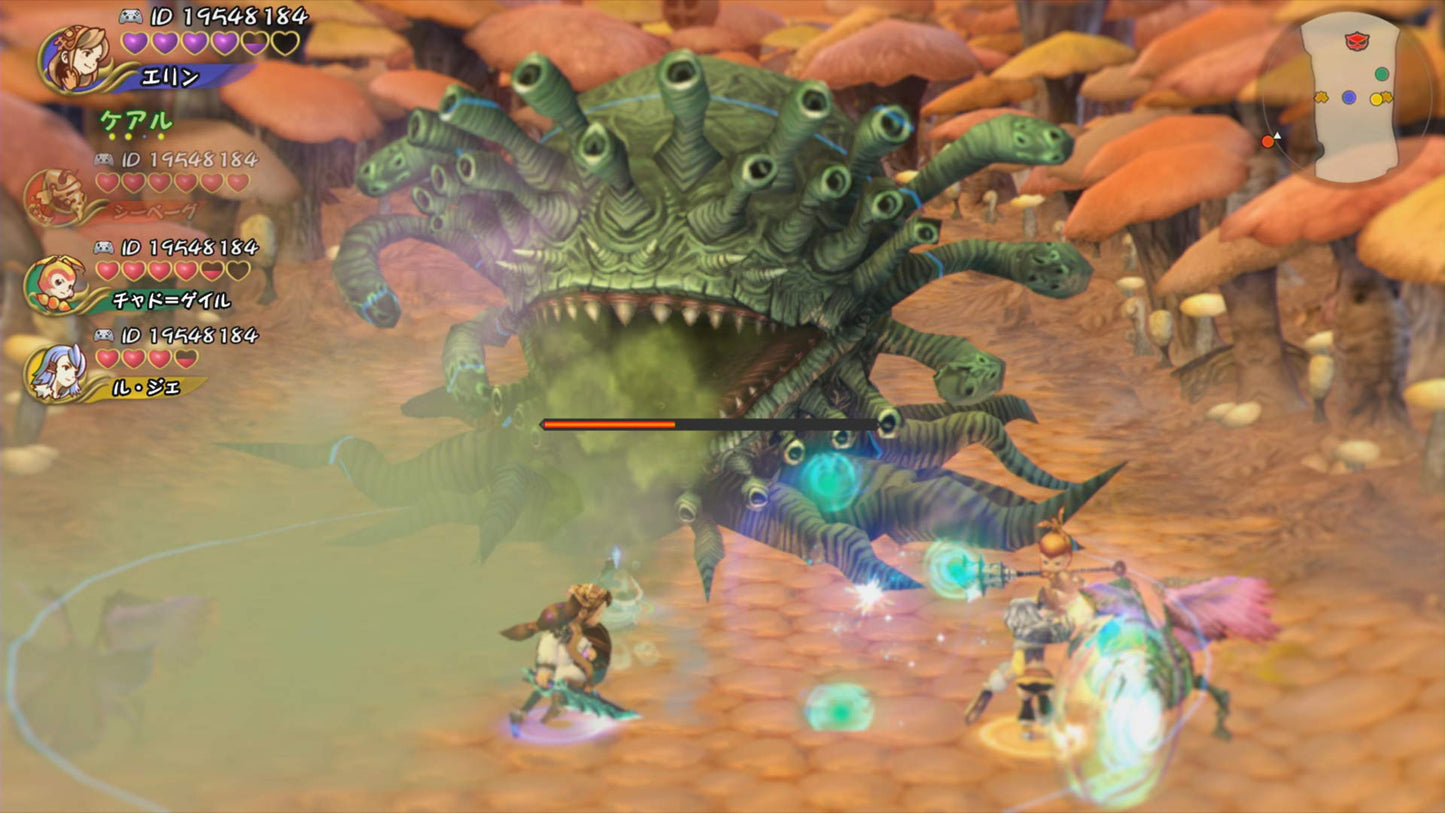Click ル・ジェ's partially depleted heart
This screenshot has height=813, width=1445.
pyautogui.click(x=188, y=357)
